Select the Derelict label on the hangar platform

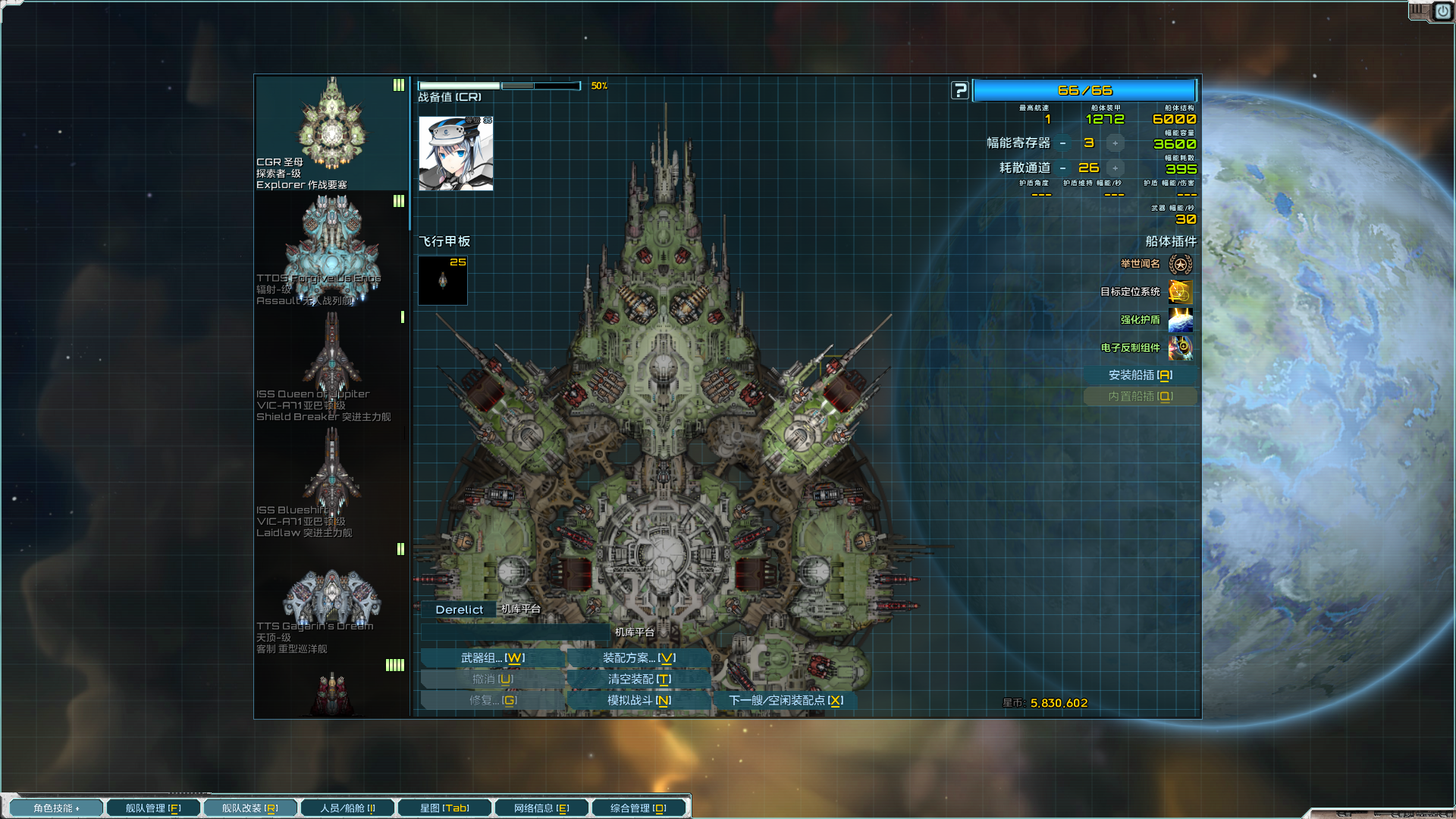pyautogui.click(x=458, y=609)
